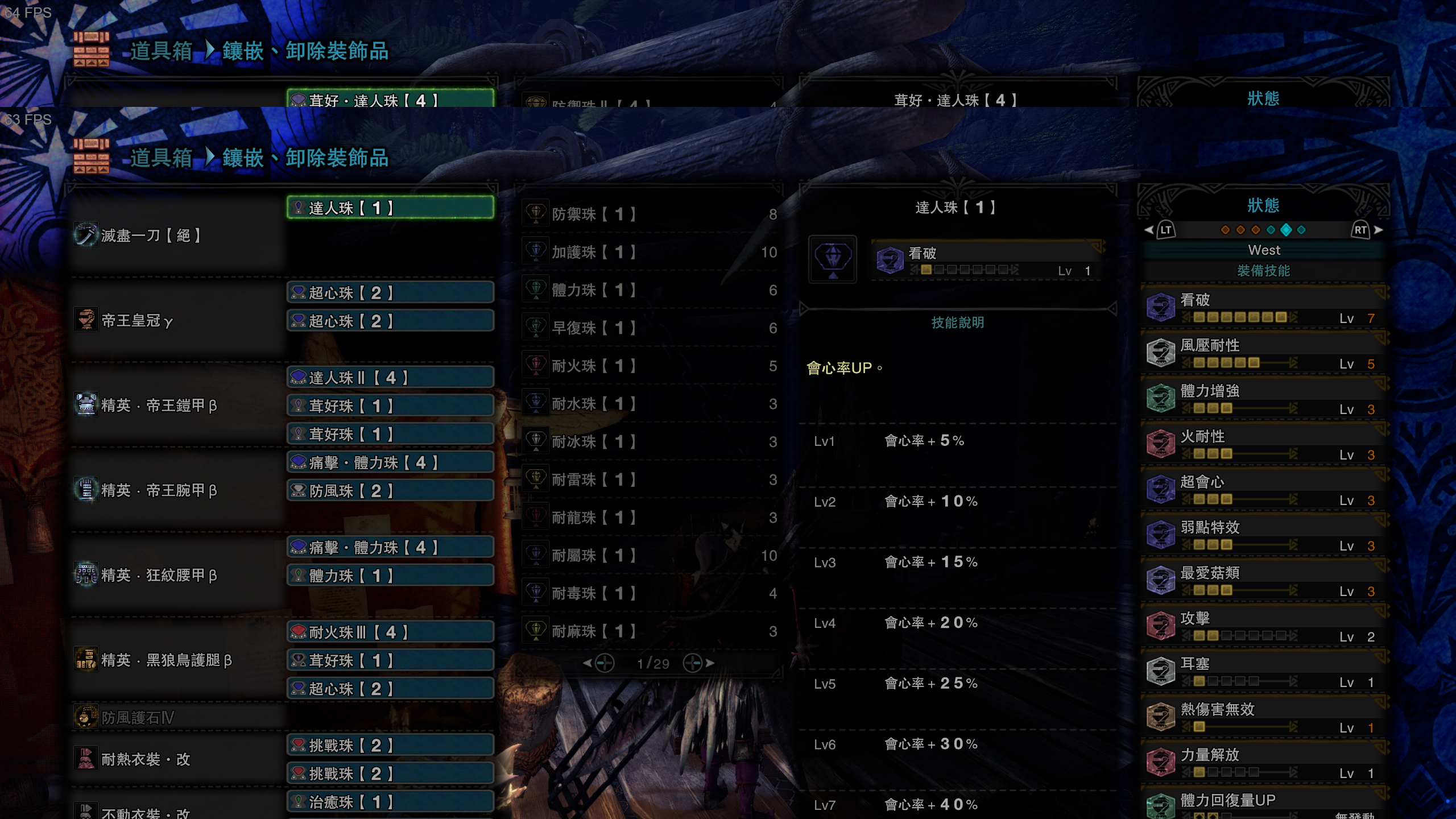The image size is (1456, 819).
Task: Pick 防禦珠【1】 from the decoration list
Action: 650,214
